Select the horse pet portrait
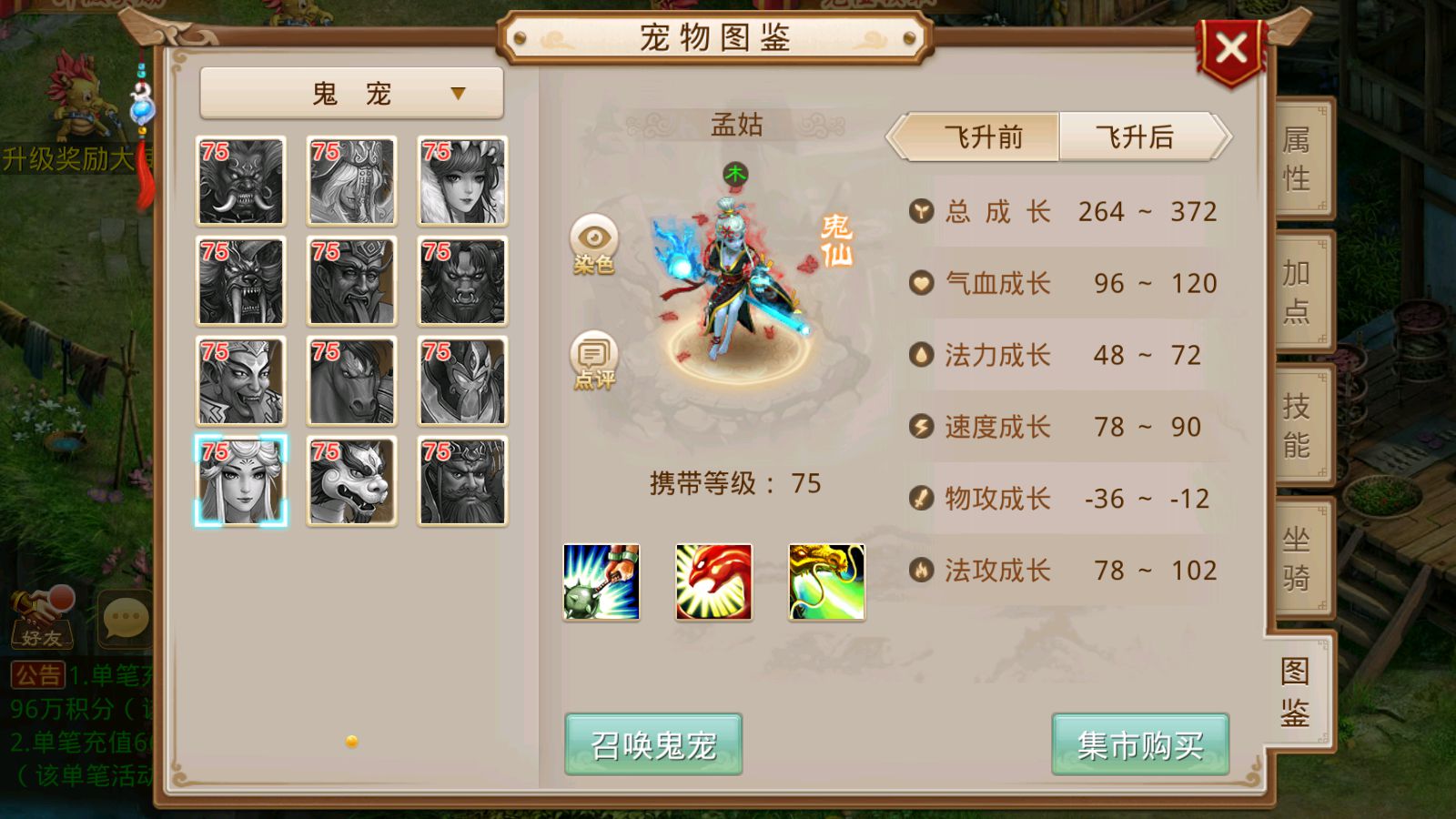Screen dimensions: 1456x819 (x=351, y=379)
